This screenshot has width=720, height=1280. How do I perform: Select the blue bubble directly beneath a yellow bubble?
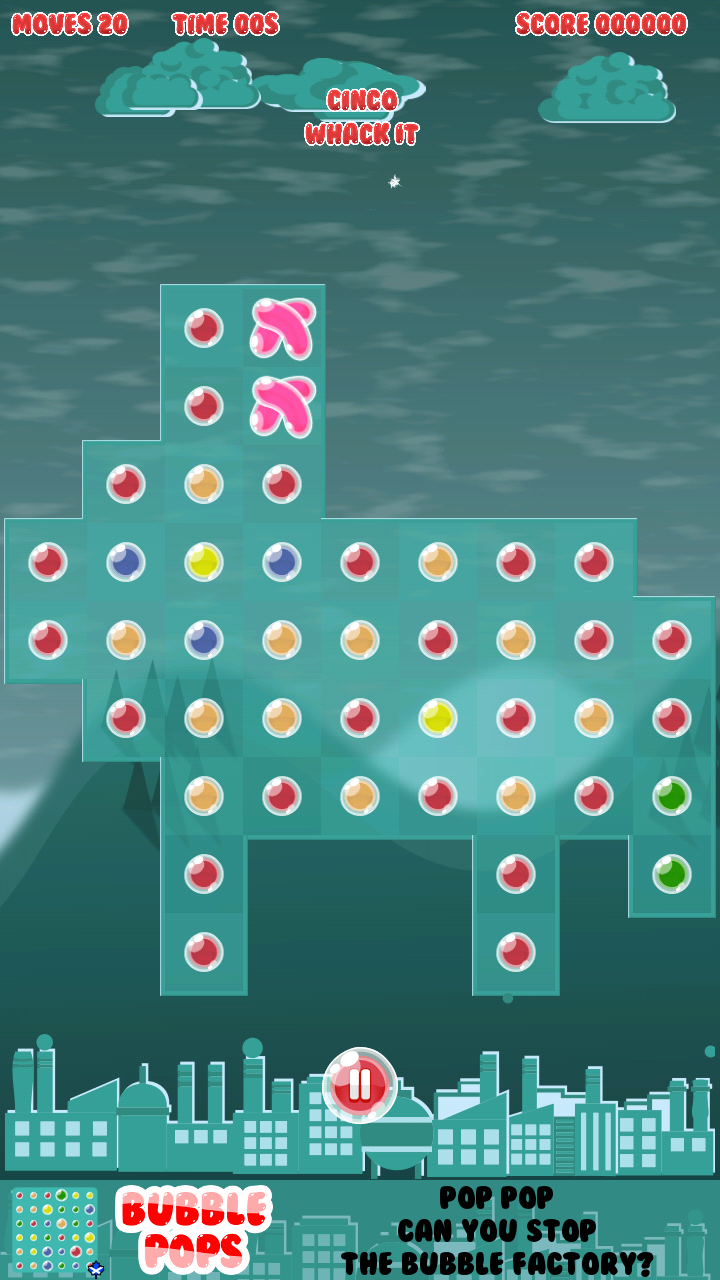point(203,640)
